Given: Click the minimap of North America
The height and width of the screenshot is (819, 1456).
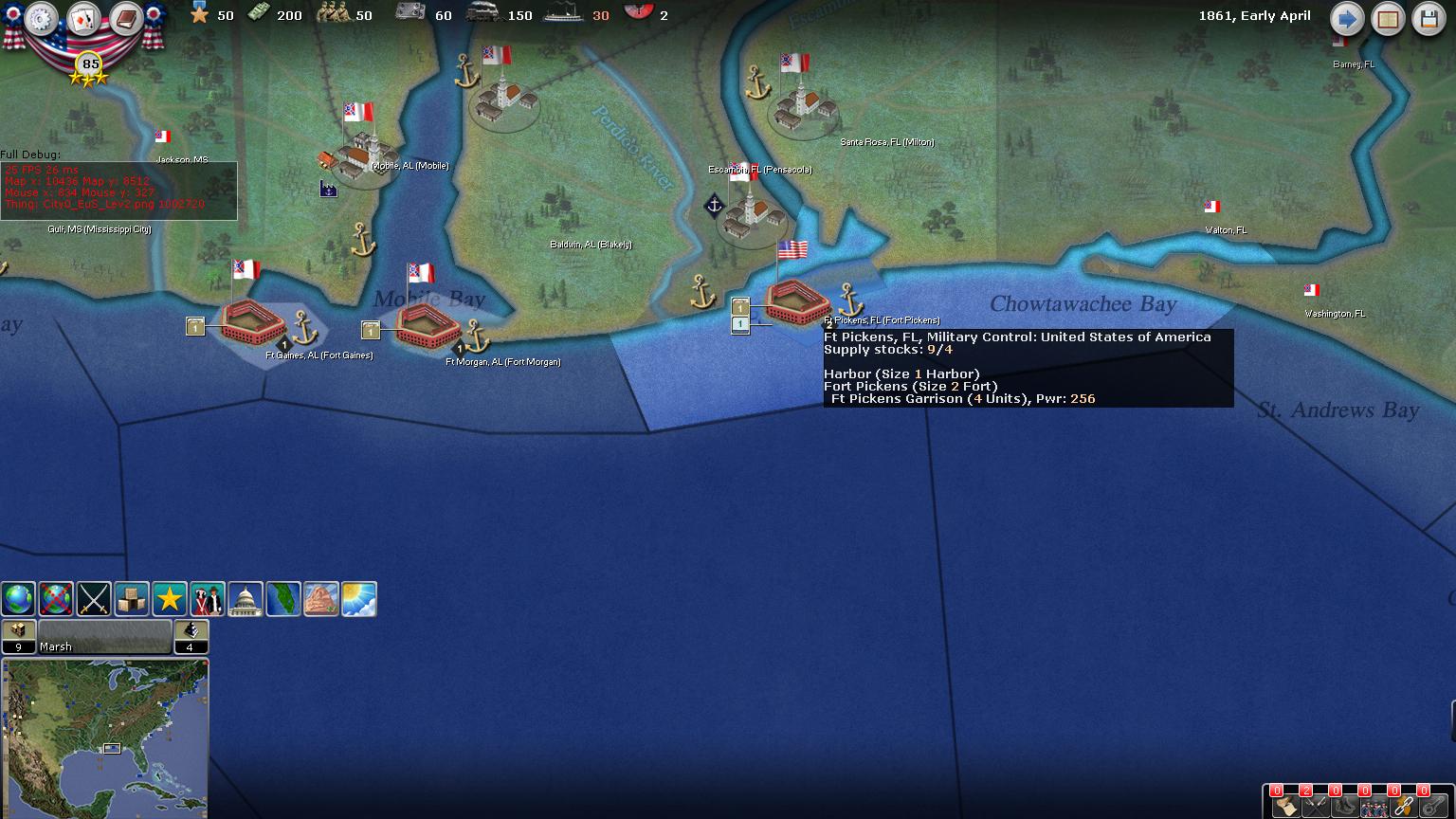Looking at the screenshot, I should tap(104, 737).
